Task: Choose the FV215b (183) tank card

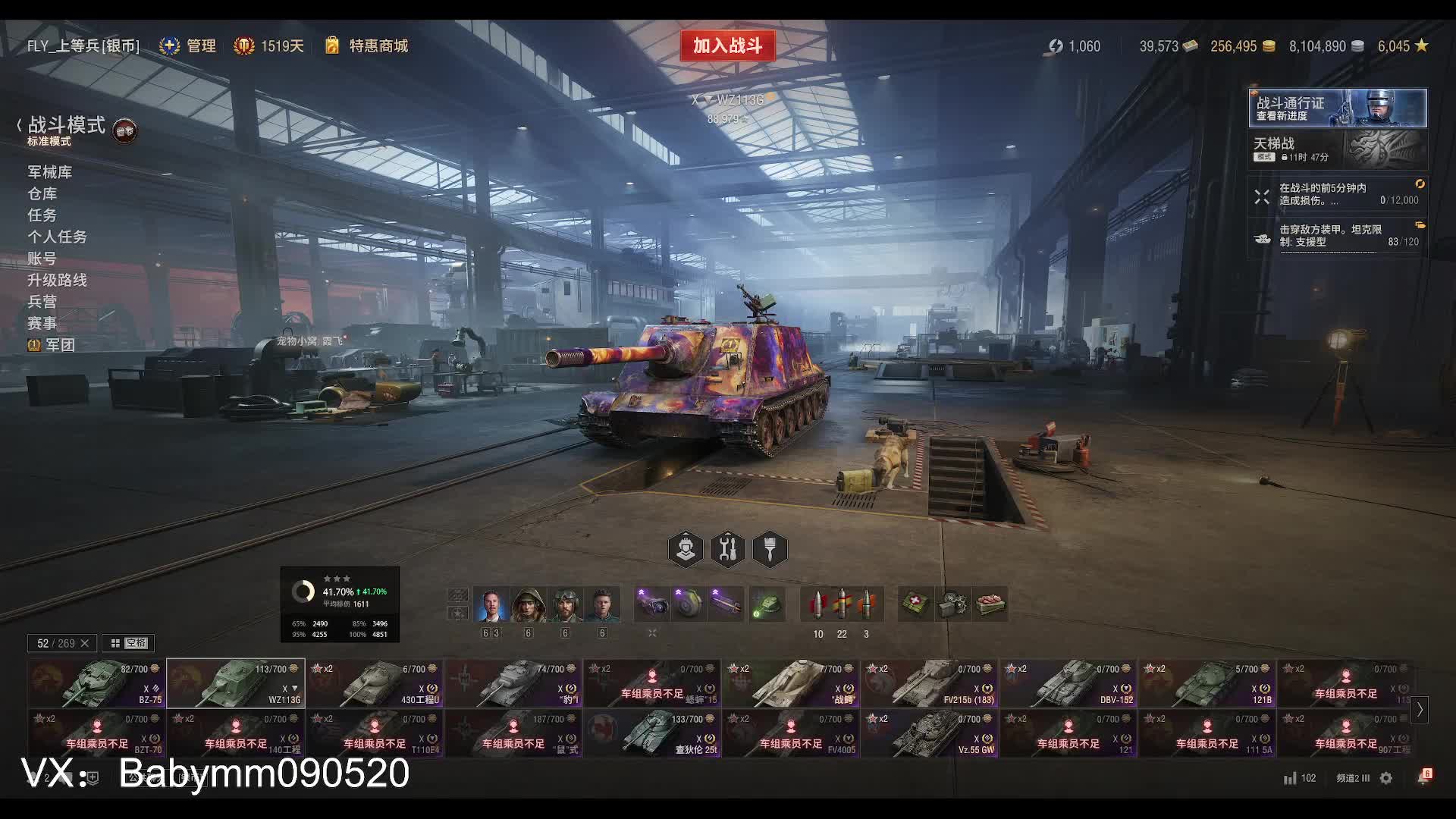Action: pos(929,683)
